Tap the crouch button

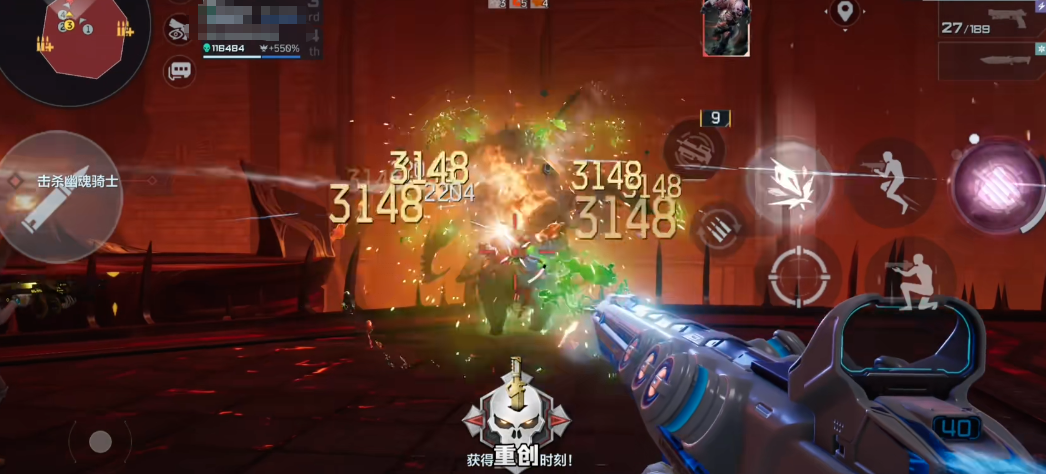pyautogui.click(x=909, y=279)
